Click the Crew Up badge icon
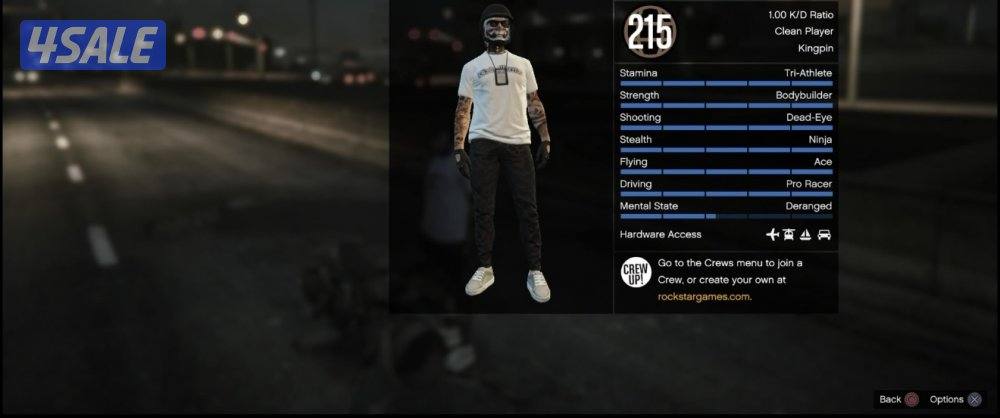 [636, 271]
